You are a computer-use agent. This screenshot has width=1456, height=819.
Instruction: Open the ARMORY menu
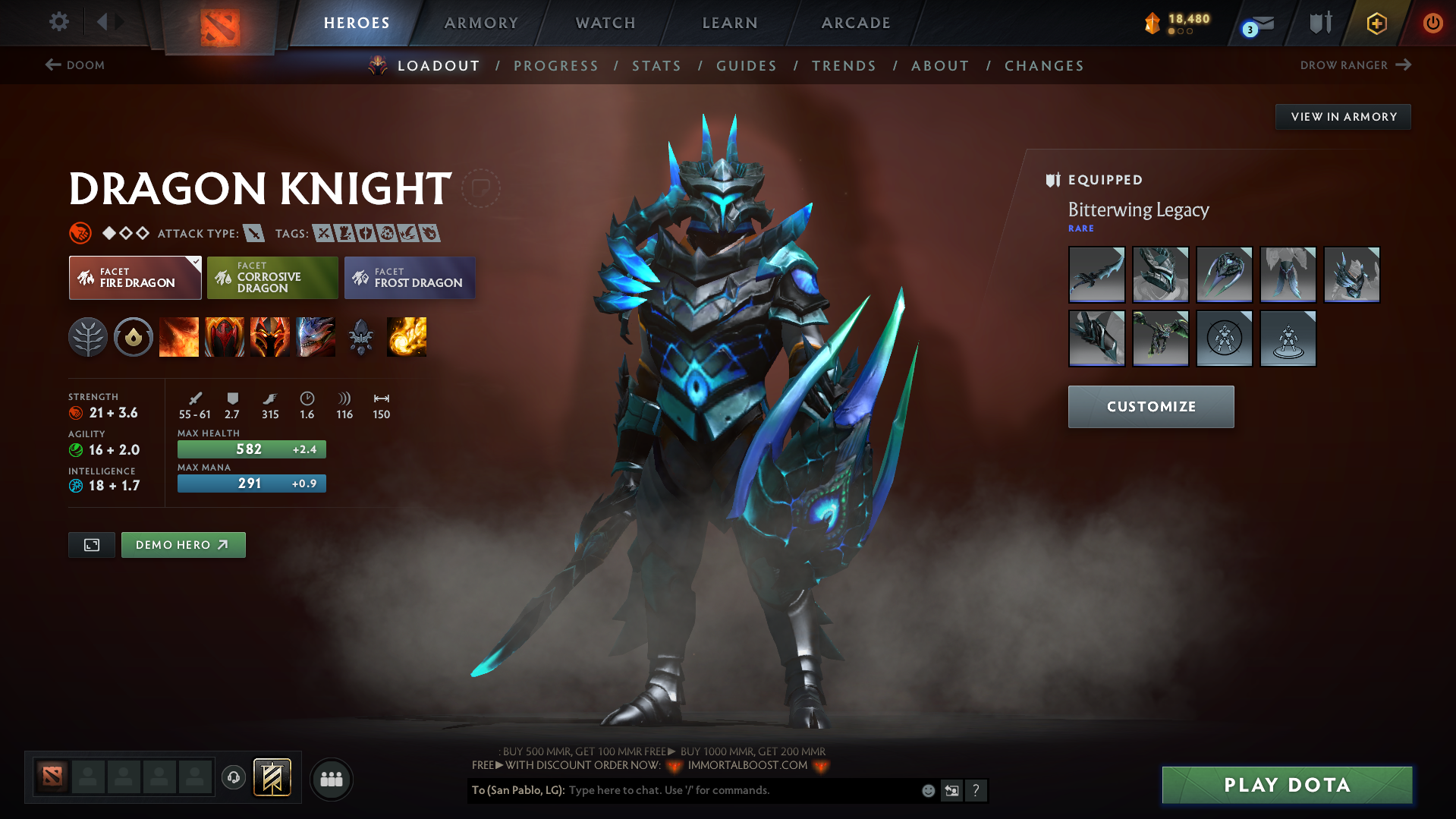coord(481,23)
